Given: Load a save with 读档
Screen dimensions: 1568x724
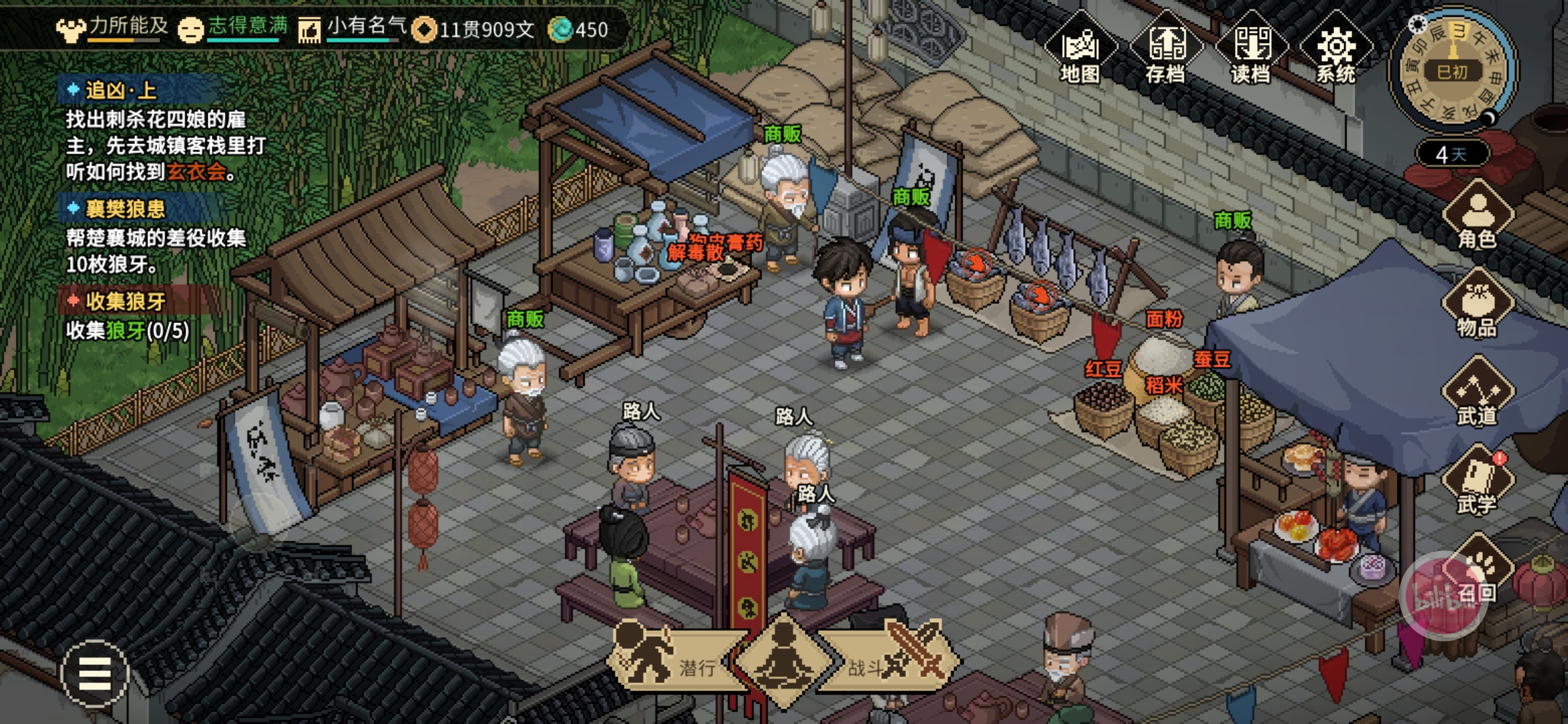Looking at the screenshot, I should (x=1250, y=50).
